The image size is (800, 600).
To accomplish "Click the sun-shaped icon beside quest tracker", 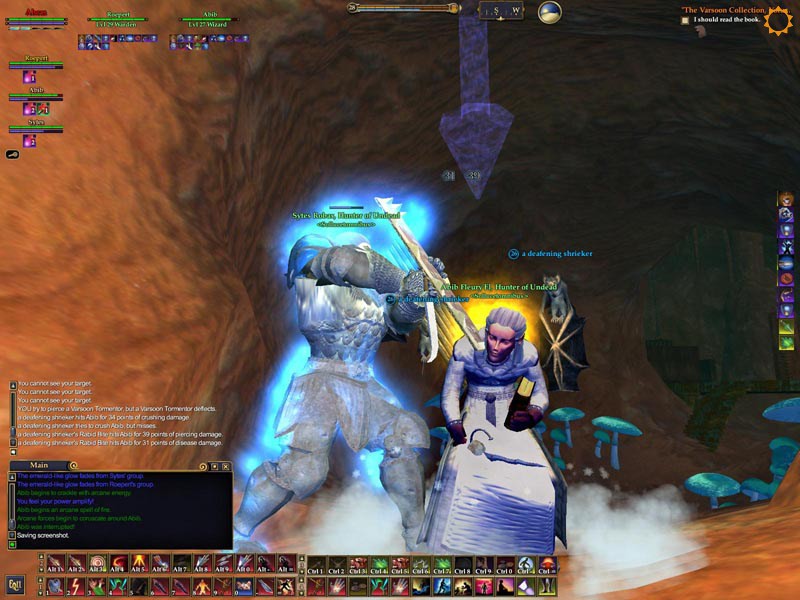I will pos(777,21).
